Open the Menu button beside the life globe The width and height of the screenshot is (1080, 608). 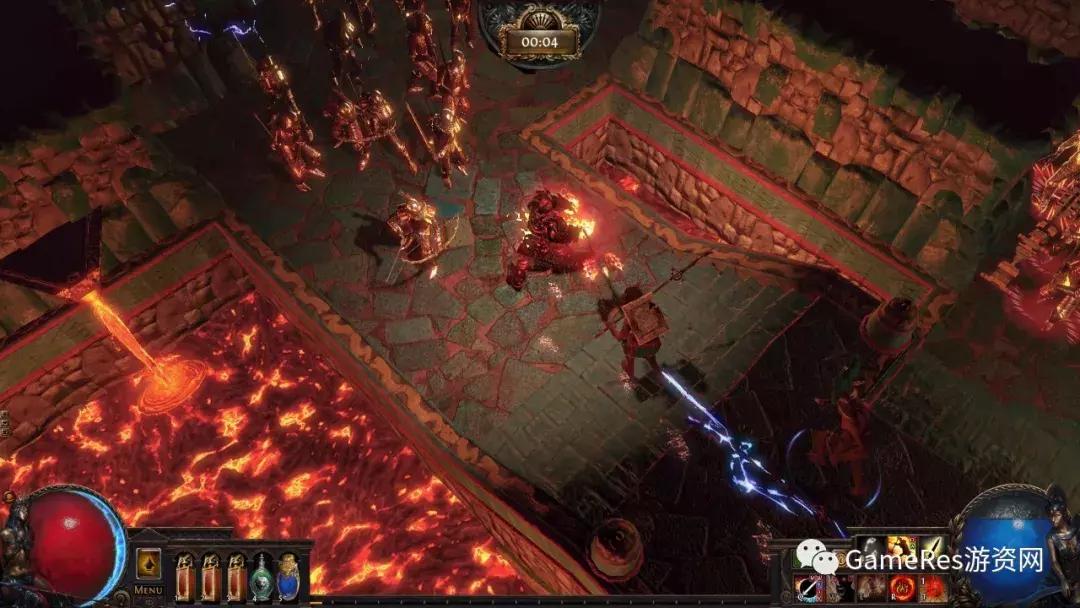(x=148, y=590)
